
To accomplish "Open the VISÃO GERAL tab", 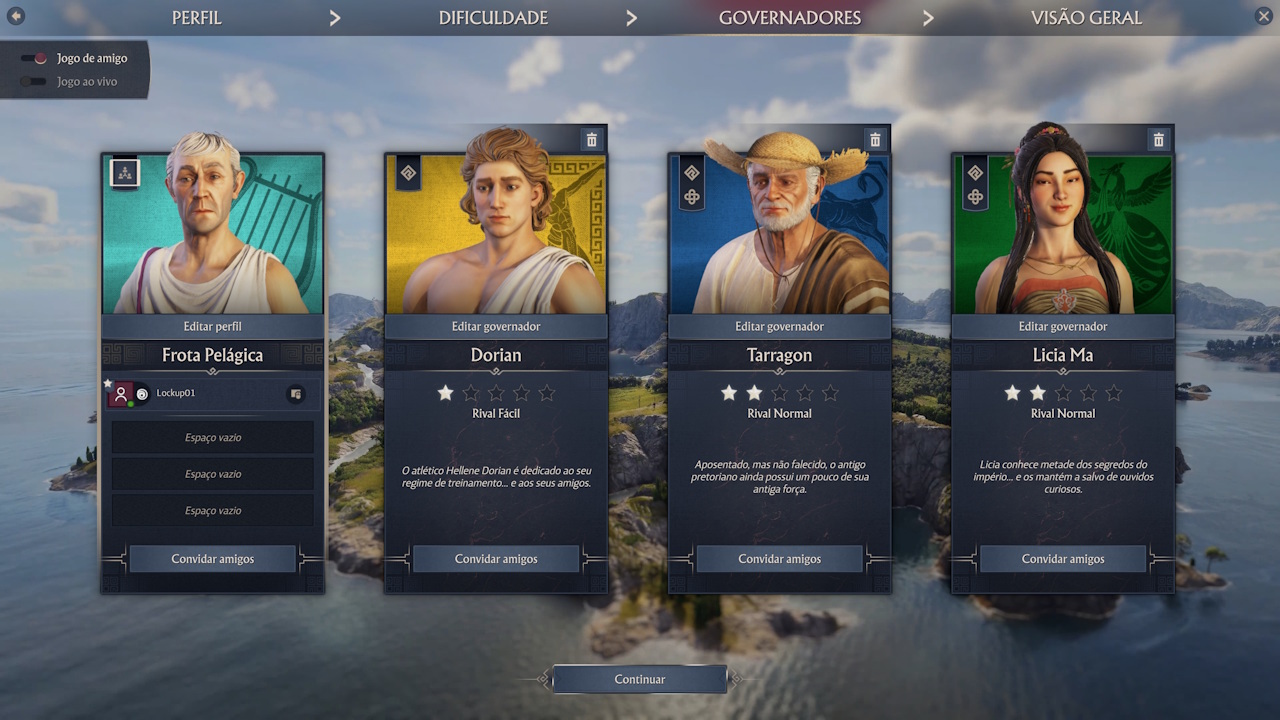I will (x=1086, y=17).
